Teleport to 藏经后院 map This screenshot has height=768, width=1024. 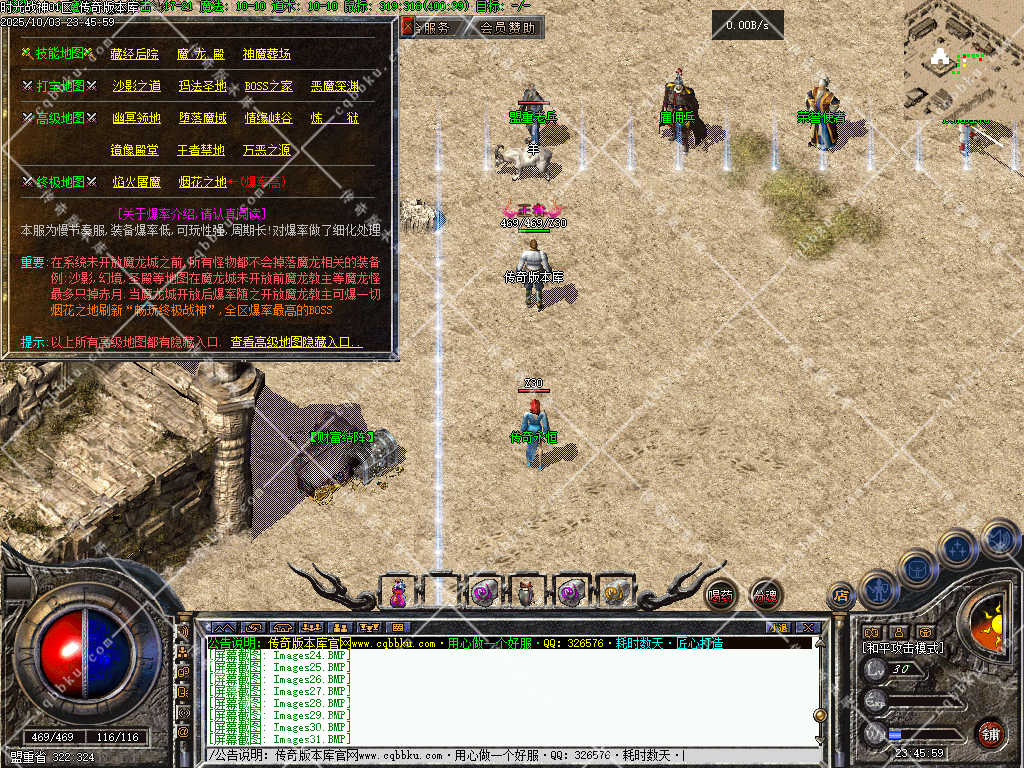point(134,54)
